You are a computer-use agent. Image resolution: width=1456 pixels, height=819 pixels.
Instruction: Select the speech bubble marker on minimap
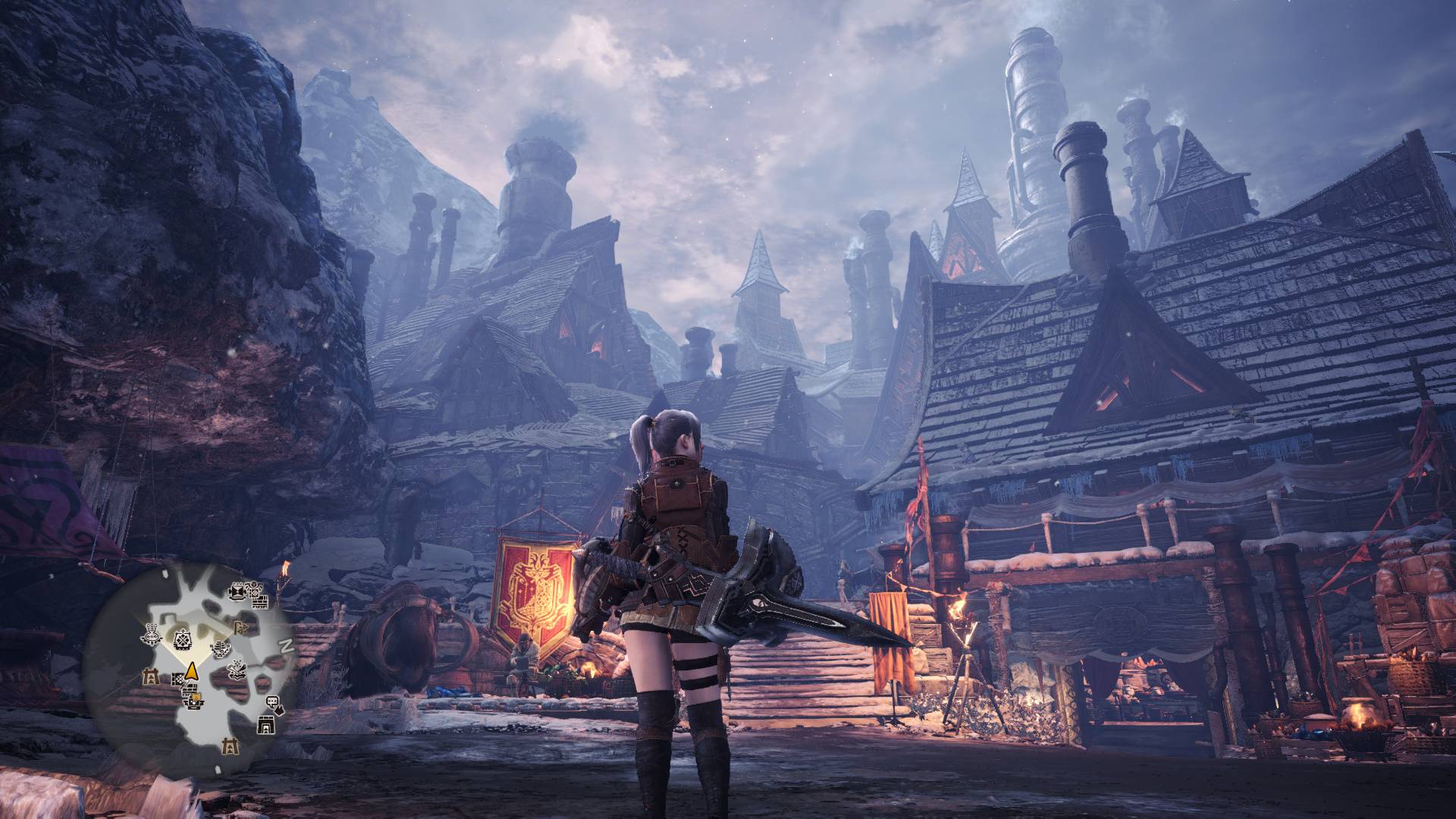pyautogui.click(x=272, y=701)
